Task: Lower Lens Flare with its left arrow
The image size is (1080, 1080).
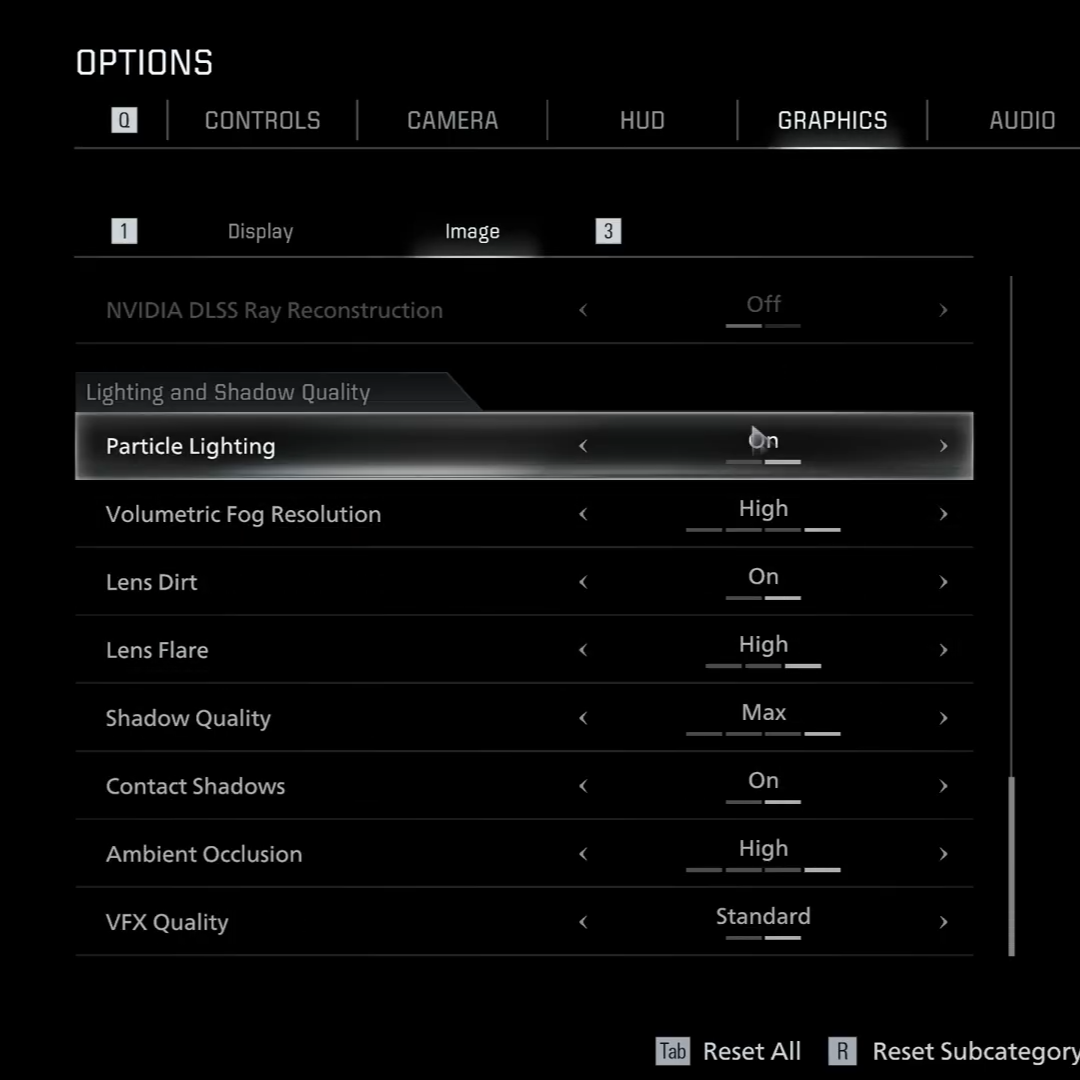Action: click(x=583, y=650)
